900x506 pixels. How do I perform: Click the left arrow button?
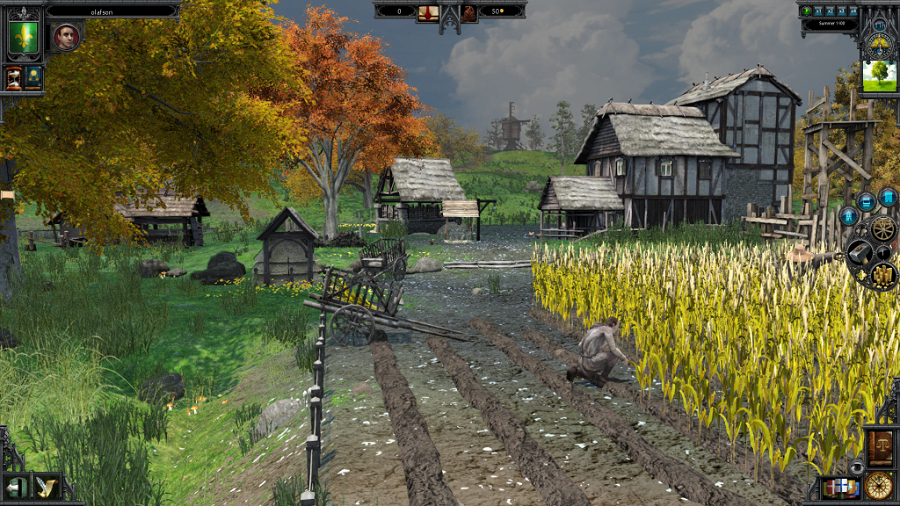click(17, 487)
